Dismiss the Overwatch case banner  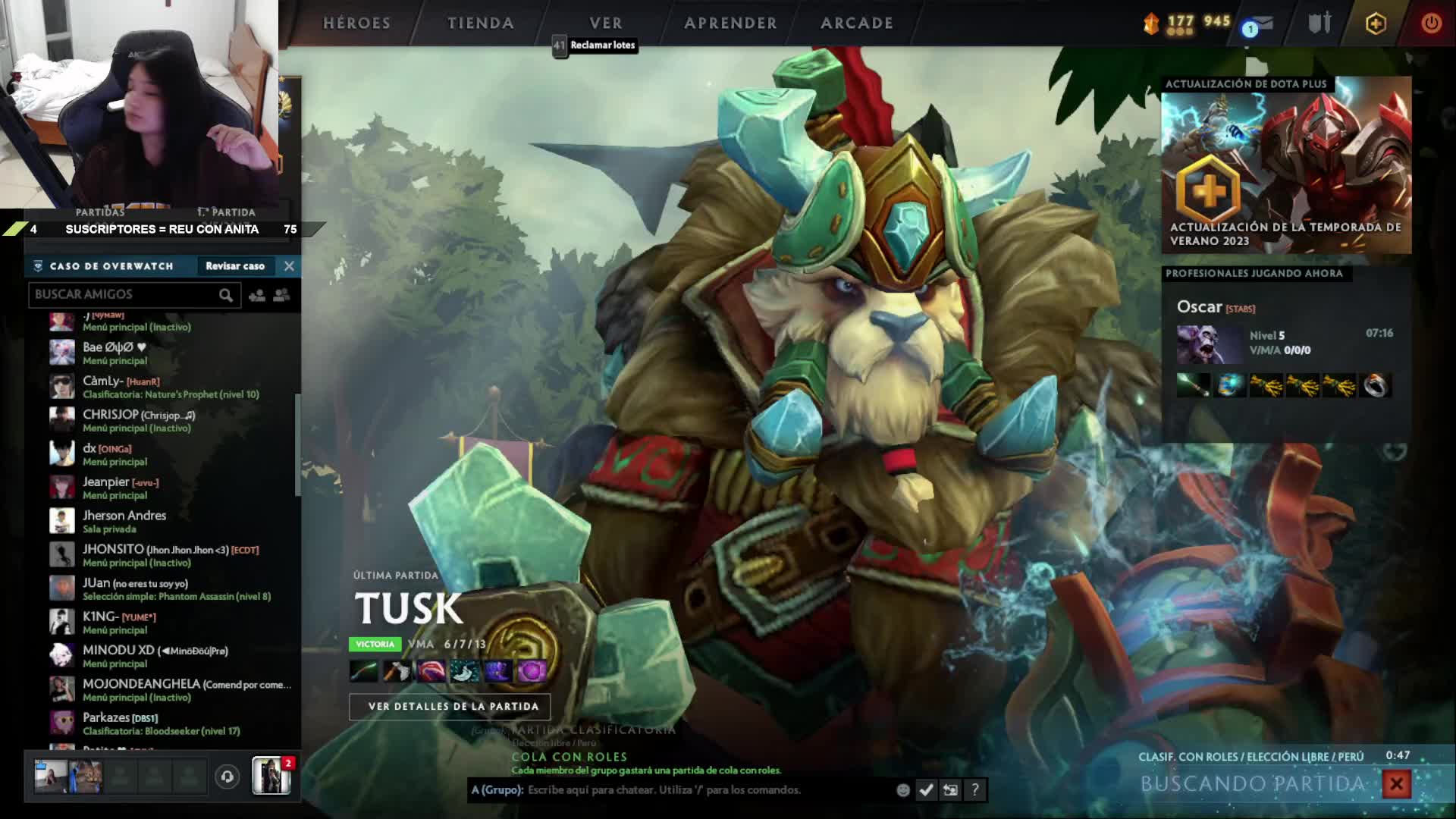pos(289,266)
